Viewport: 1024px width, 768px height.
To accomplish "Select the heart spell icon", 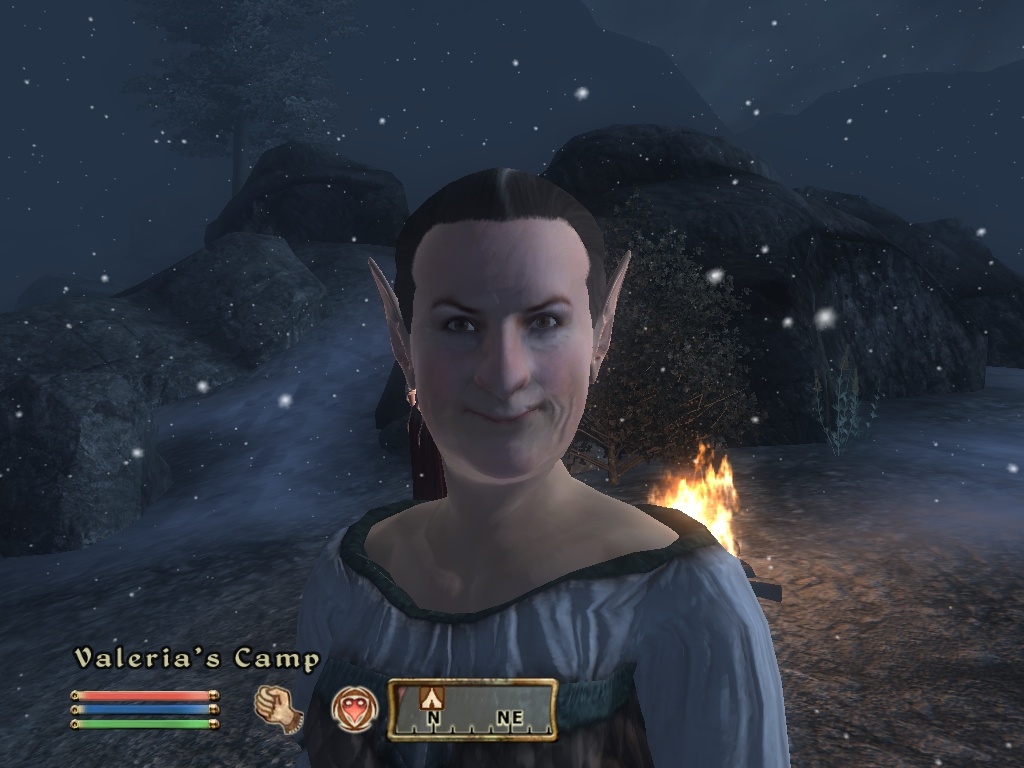I will (353, 708).
